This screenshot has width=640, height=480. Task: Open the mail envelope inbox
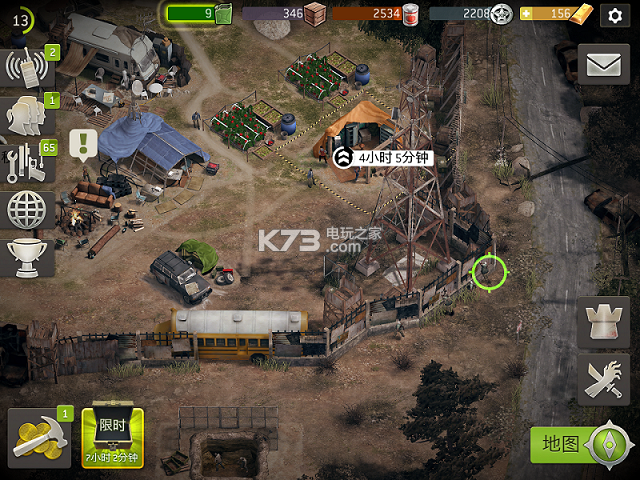point(604,66)
